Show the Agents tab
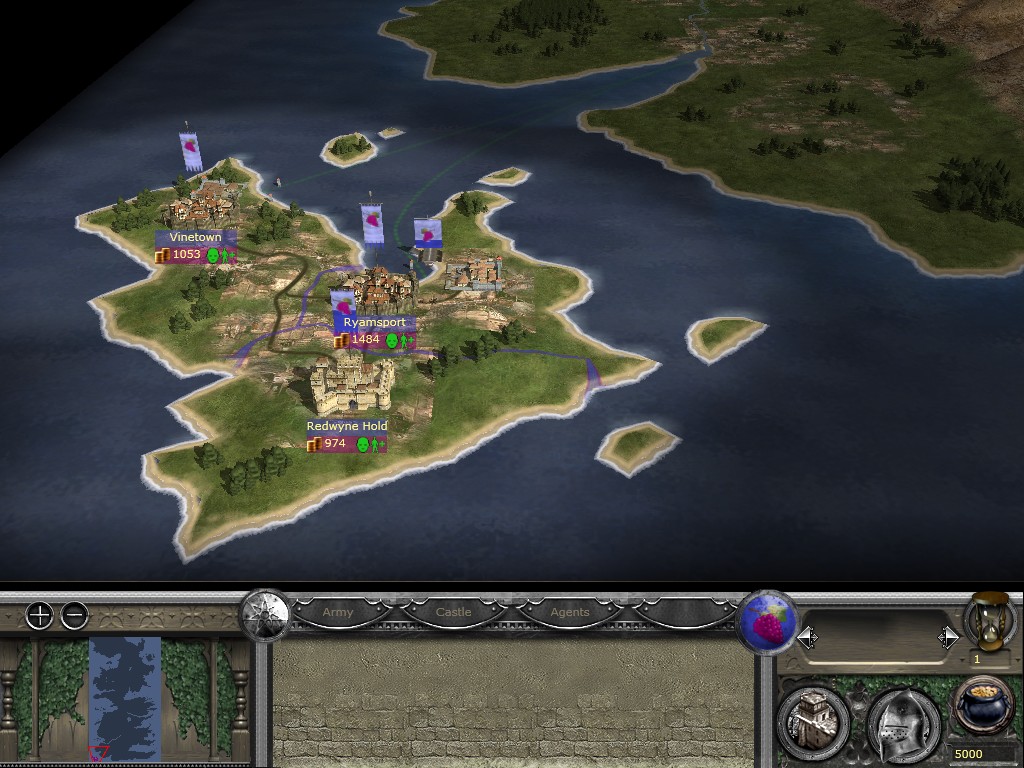The image size is (1024, 768). coord(569,612)
